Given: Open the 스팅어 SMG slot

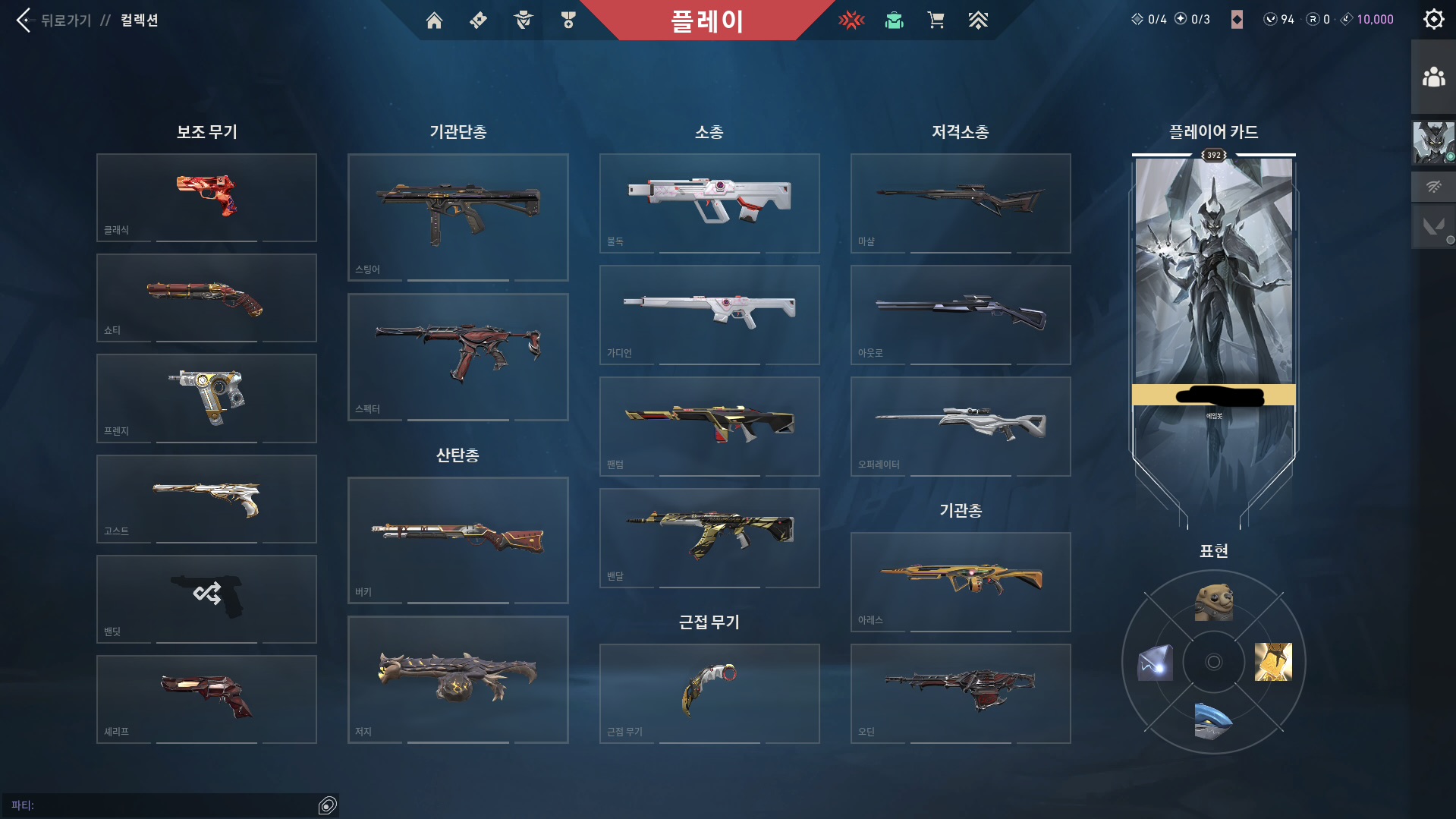Looking at the screenshot, I should click(458, 217).
